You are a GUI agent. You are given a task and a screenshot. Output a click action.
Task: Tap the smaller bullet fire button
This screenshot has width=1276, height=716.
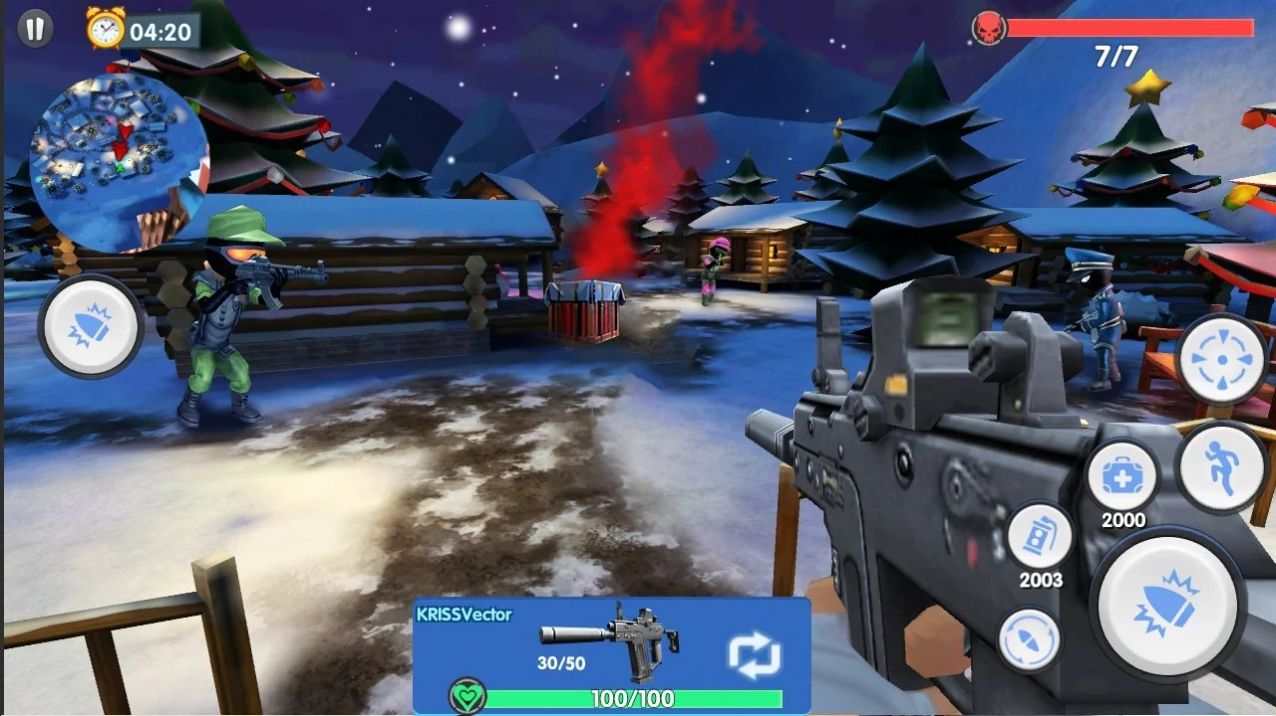coord(91,326)
